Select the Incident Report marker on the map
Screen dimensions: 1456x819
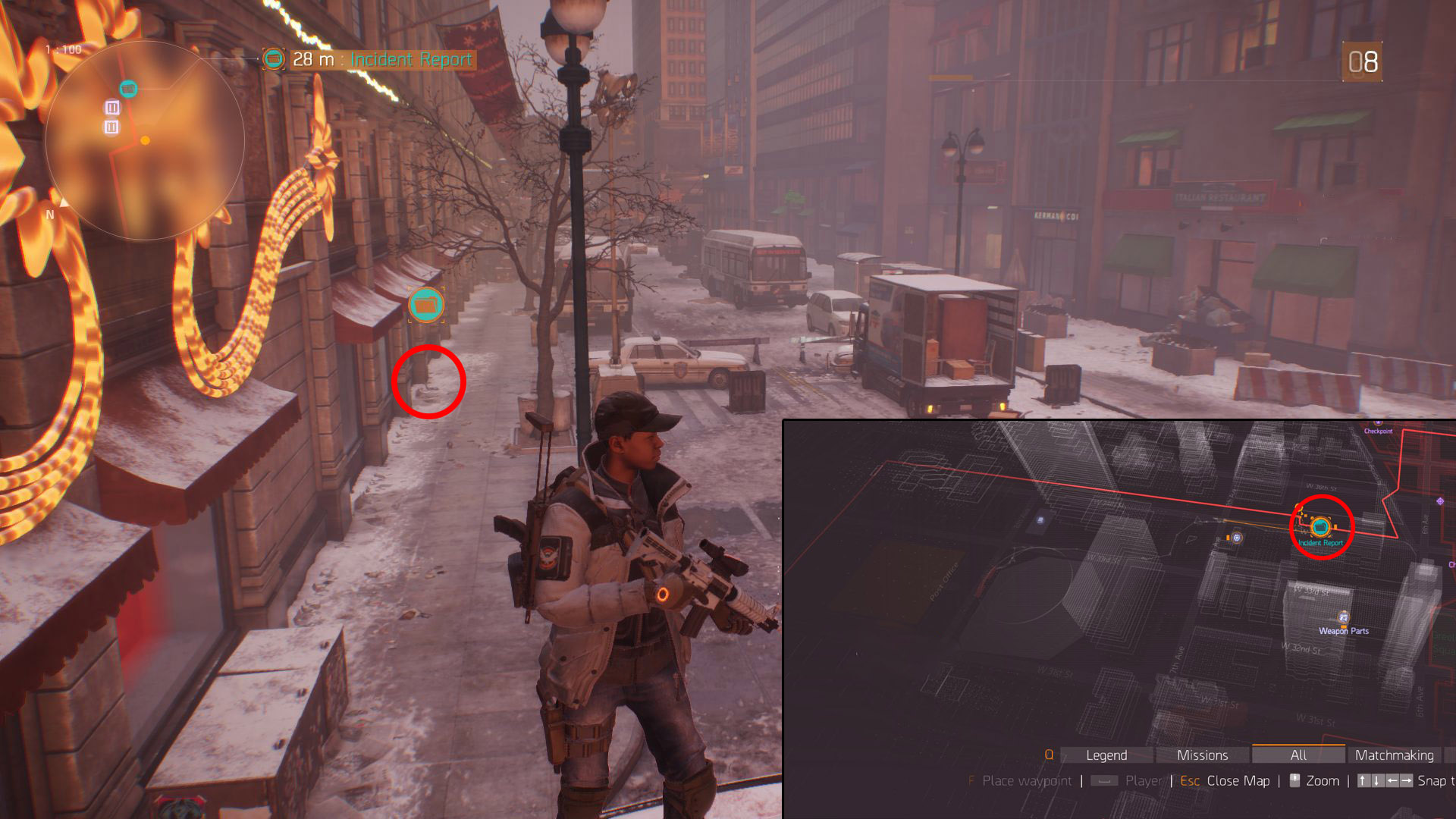(1320, 526)
